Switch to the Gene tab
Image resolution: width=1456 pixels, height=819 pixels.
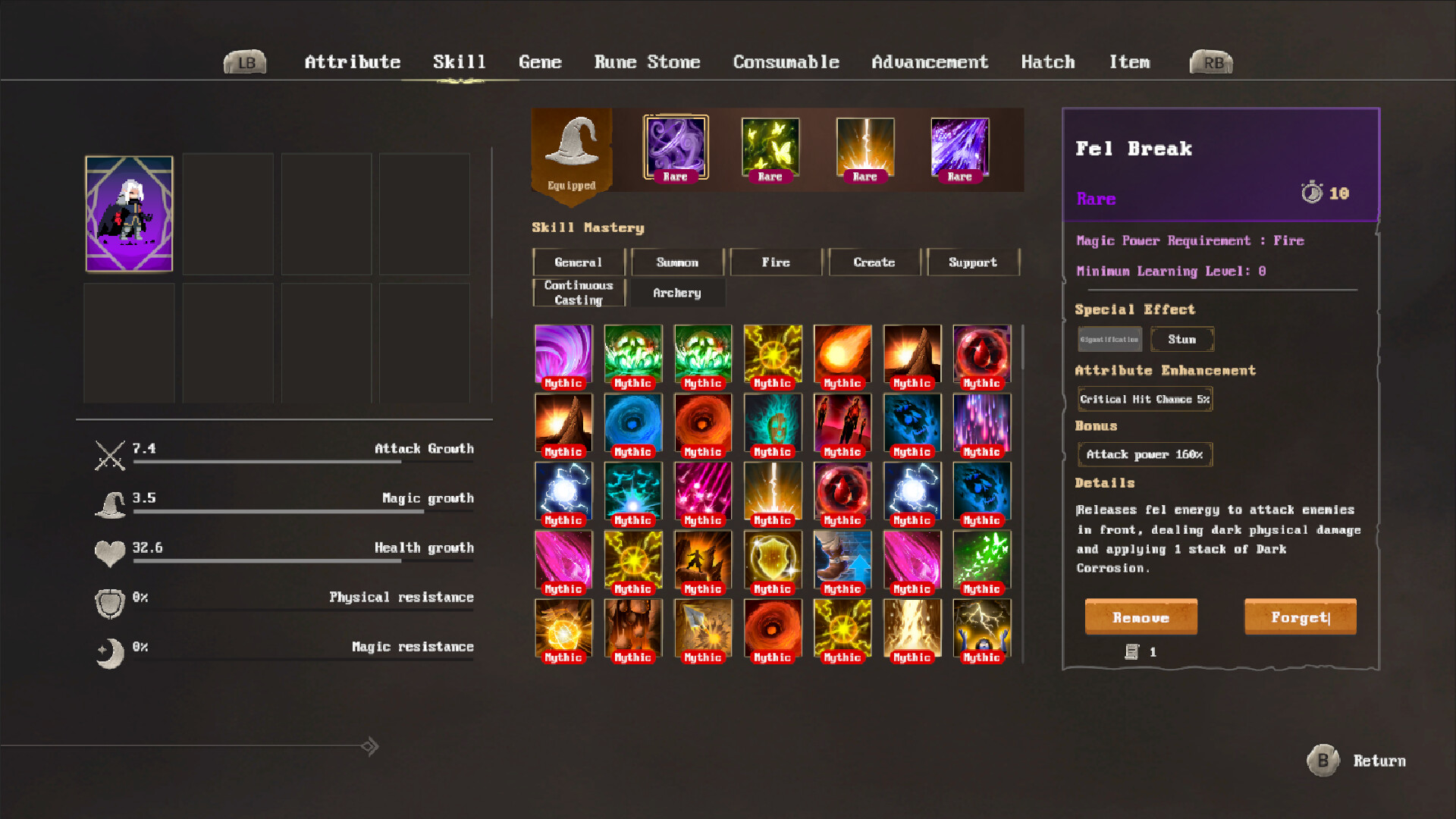click(540, 62)
